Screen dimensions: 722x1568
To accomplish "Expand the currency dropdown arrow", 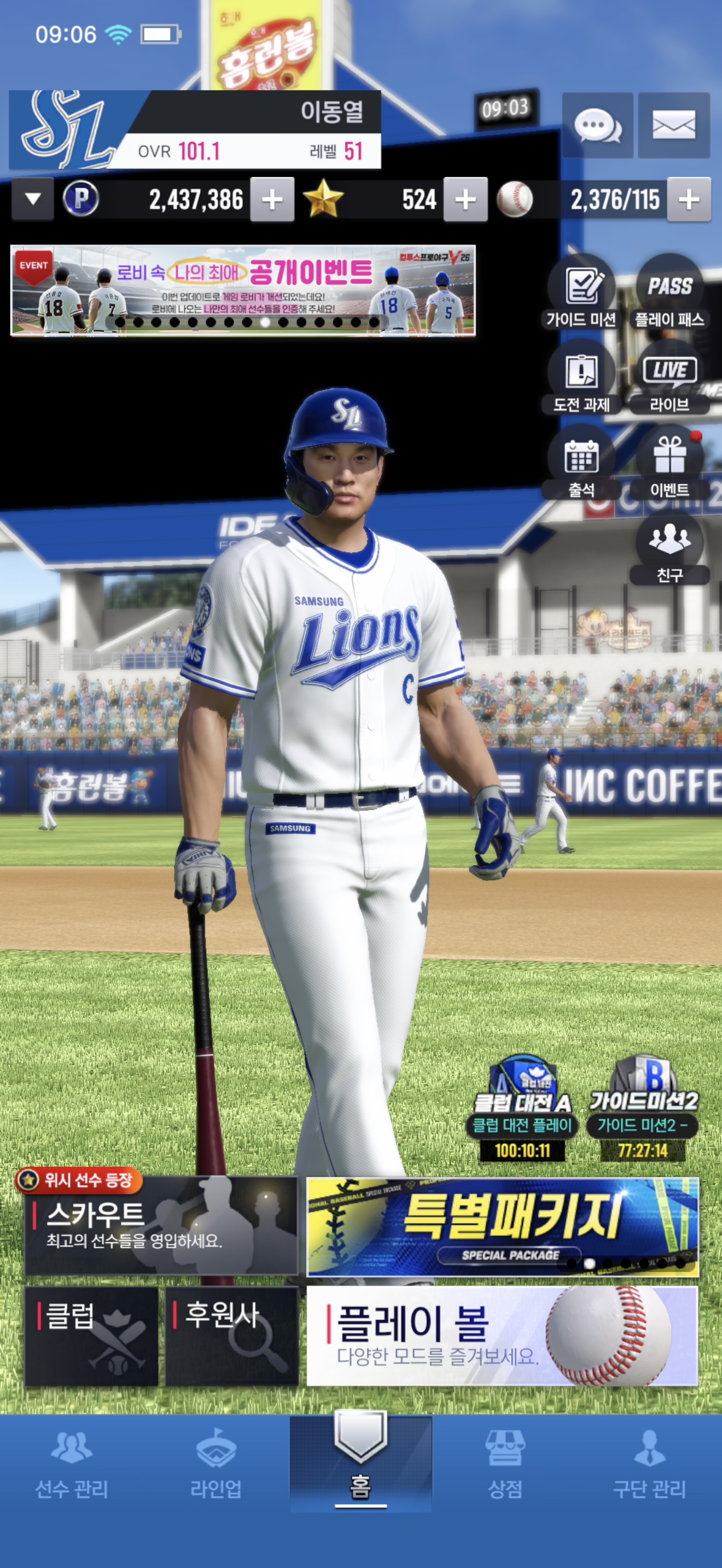I will coord(33,199).
